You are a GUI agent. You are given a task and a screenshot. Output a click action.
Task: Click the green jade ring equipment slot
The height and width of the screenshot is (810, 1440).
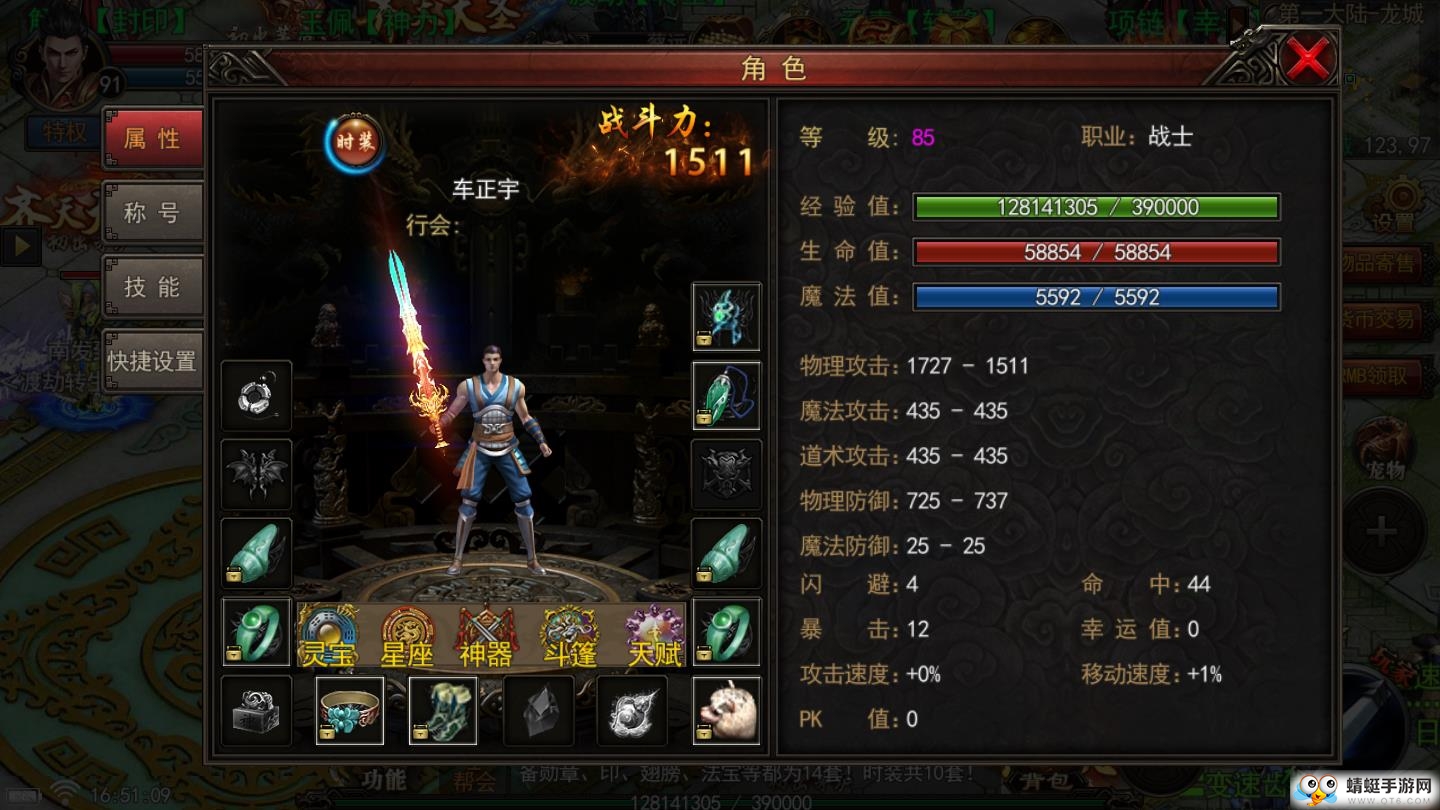pyautogui.click(x=255, y=632)
